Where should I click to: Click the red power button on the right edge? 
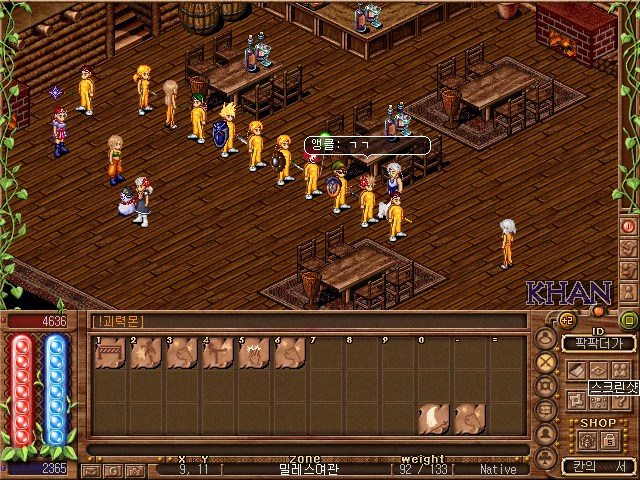tap(629, 227)
